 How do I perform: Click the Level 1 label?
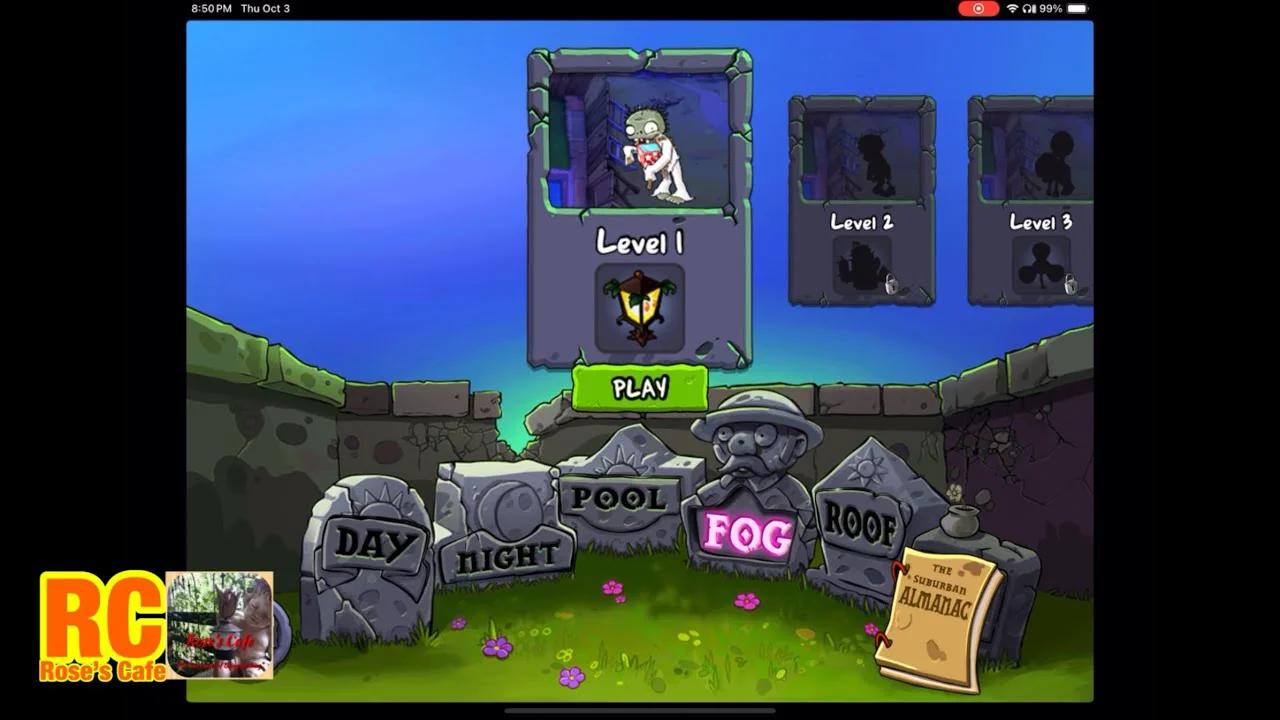640,243
